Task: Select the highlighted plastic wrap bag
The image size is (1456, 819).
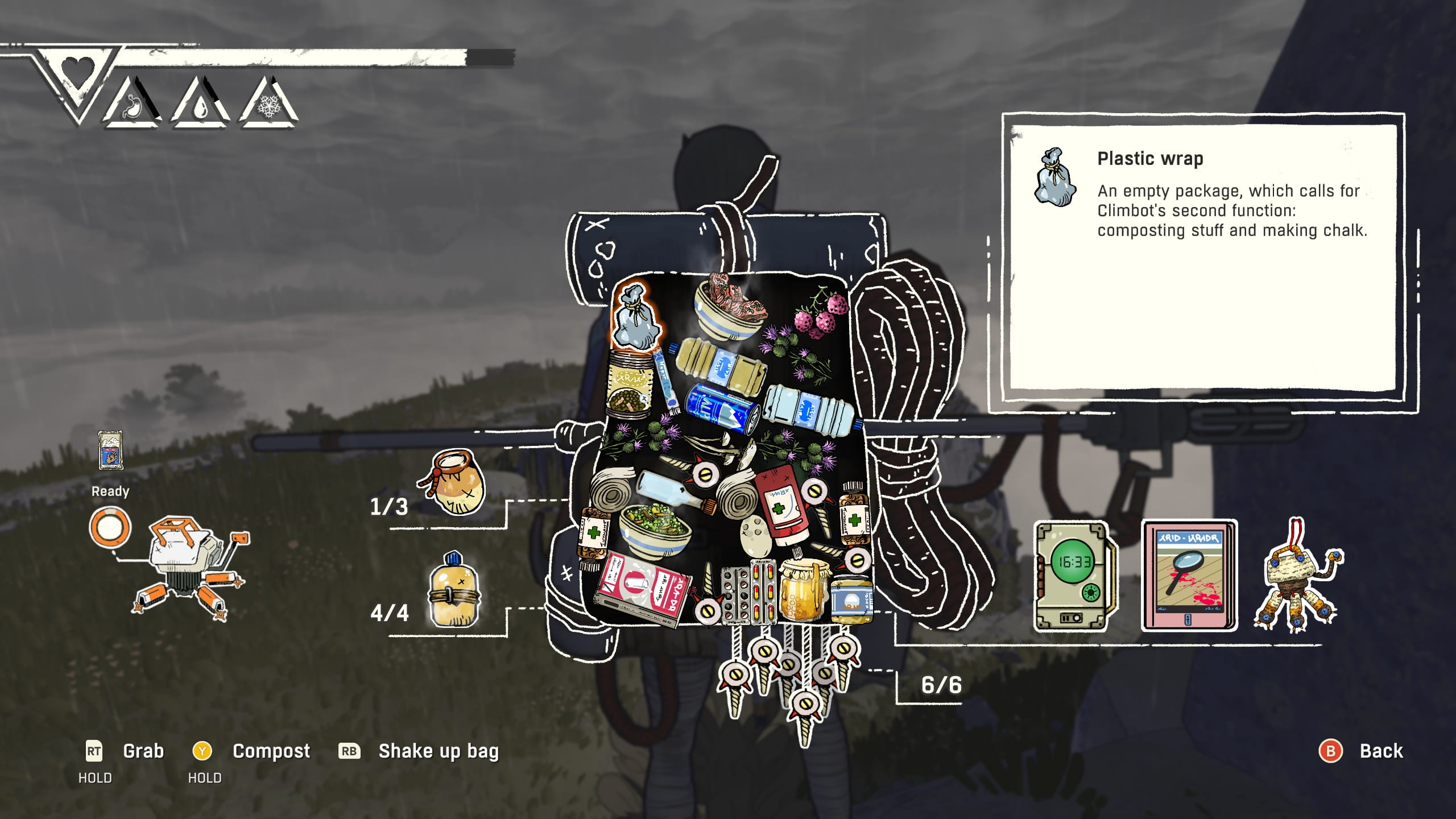Action: [x=635, y=317]
